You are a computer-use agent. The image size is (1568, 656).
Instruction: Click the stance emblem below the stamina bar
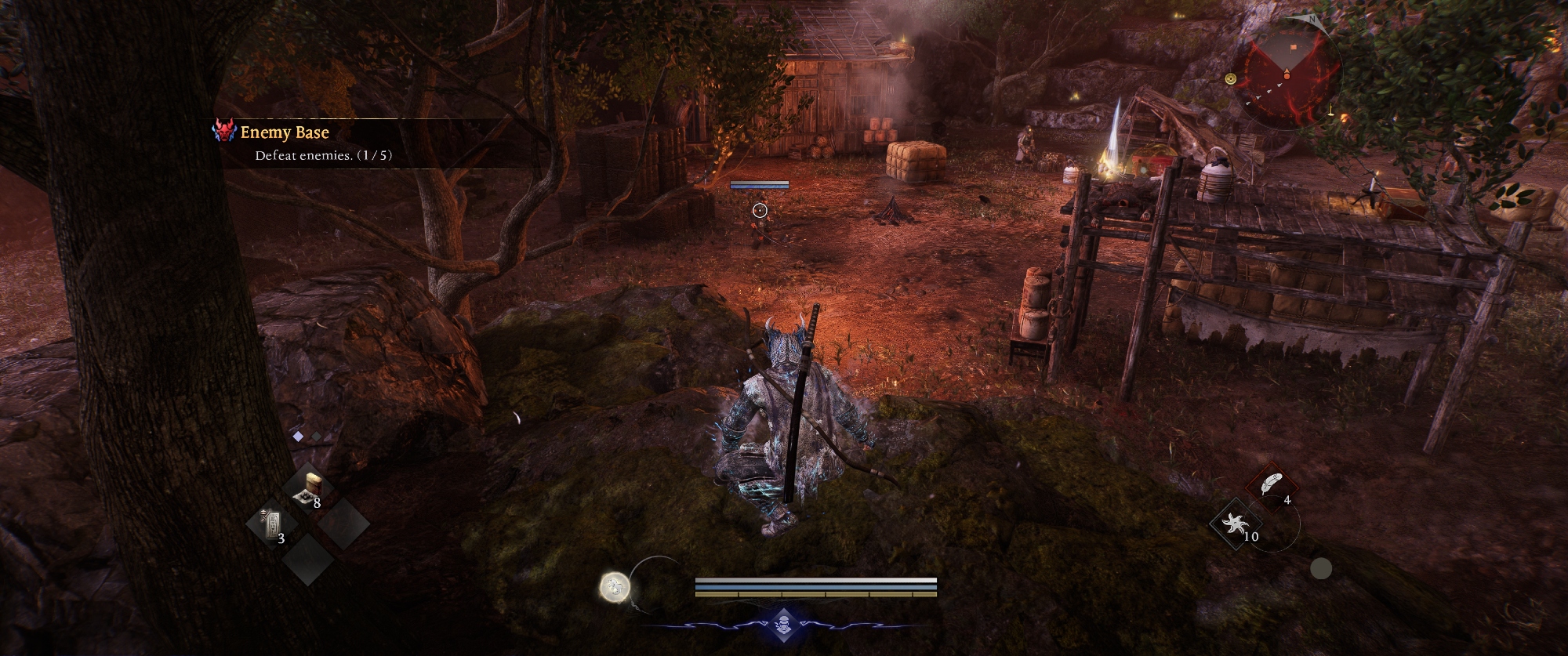click(x=785, y=625)
